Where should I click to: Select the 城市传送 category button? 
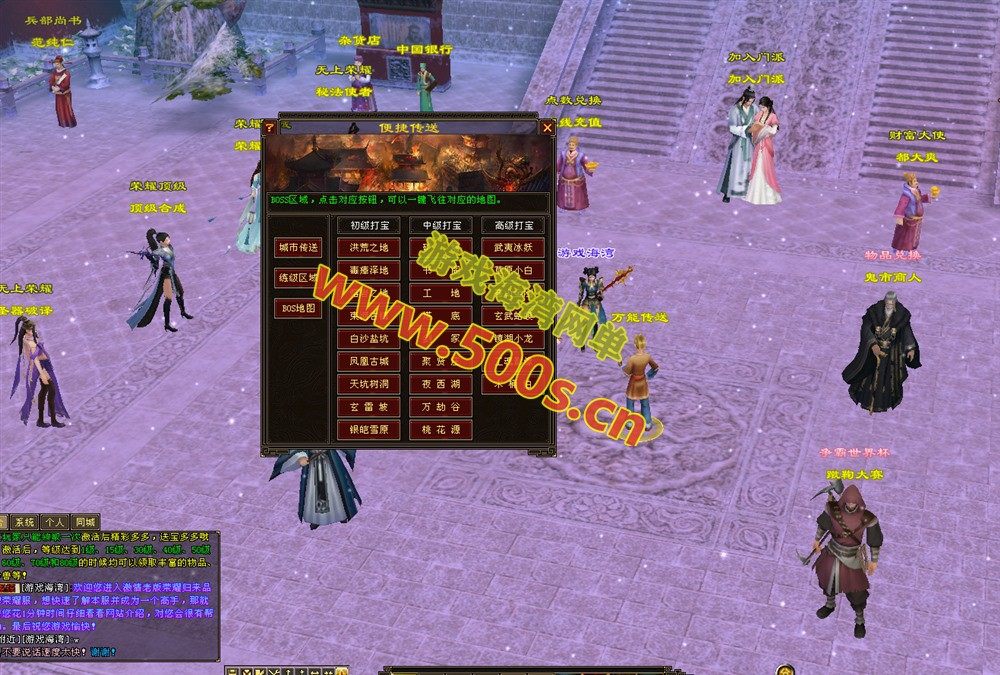(298, 247)
